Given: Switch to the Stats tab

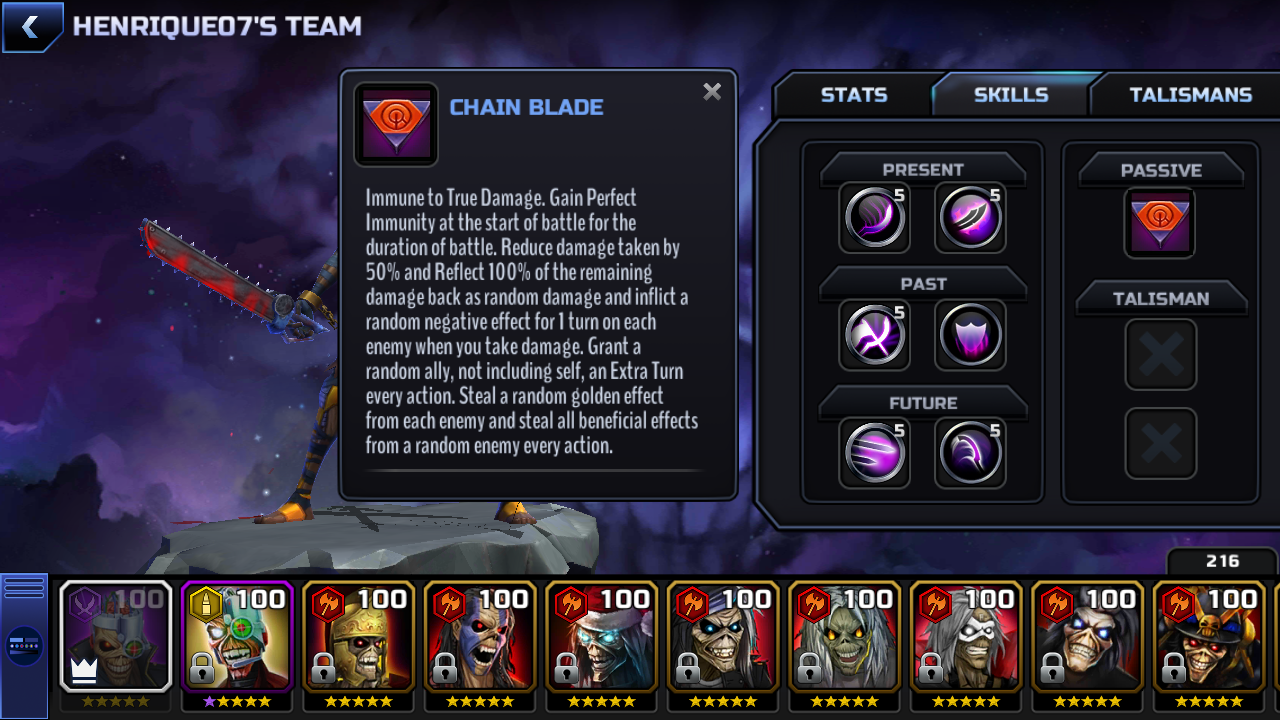Looking at the screenshot, I should pos(853,95).
